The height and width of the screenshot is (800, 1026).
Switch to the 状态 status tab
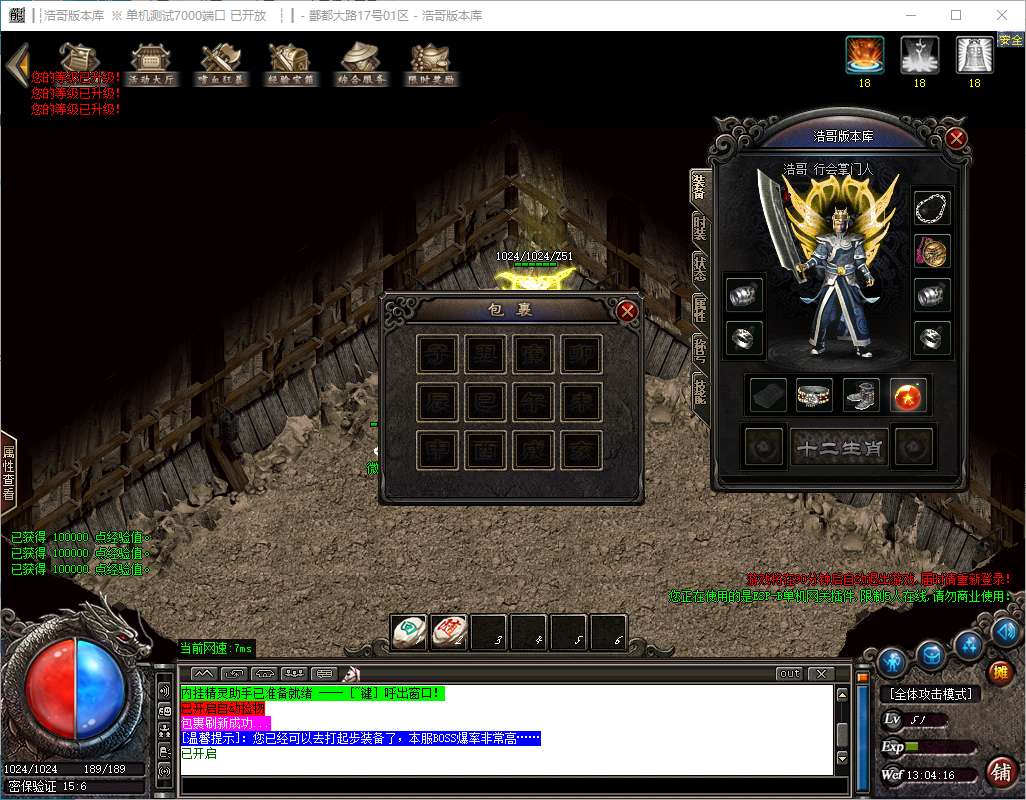click(700, 267)
